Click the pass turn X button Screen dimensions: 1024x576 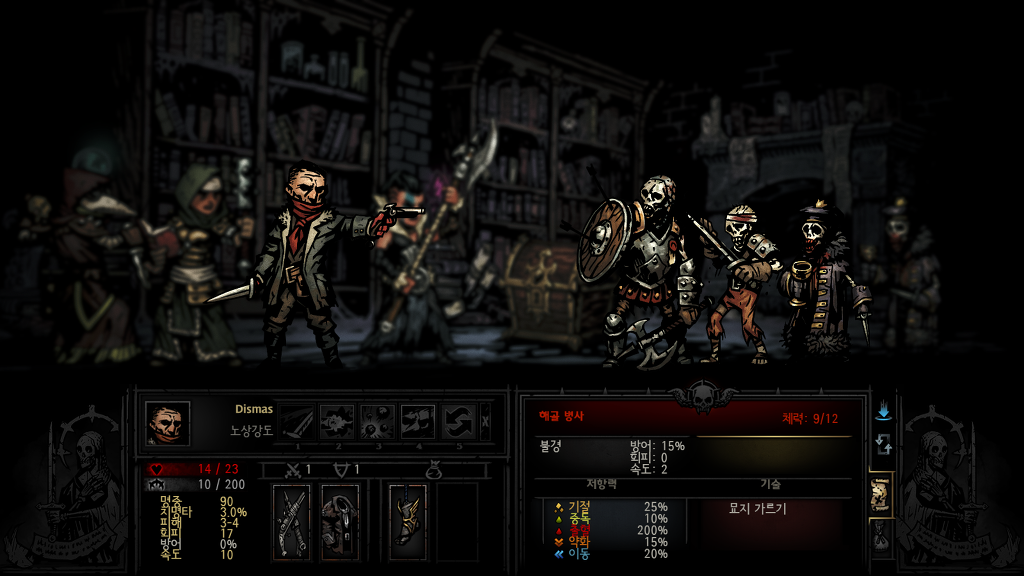tap(486, 421)
